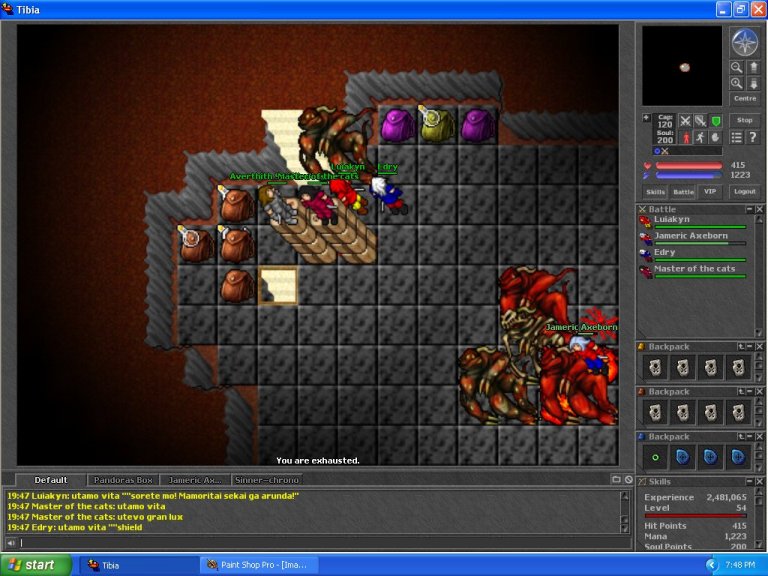The height and width of the screenshot is (576, 768).
Task: Switch to the Sinner-chrono chat tab
Action: [267, 480]
